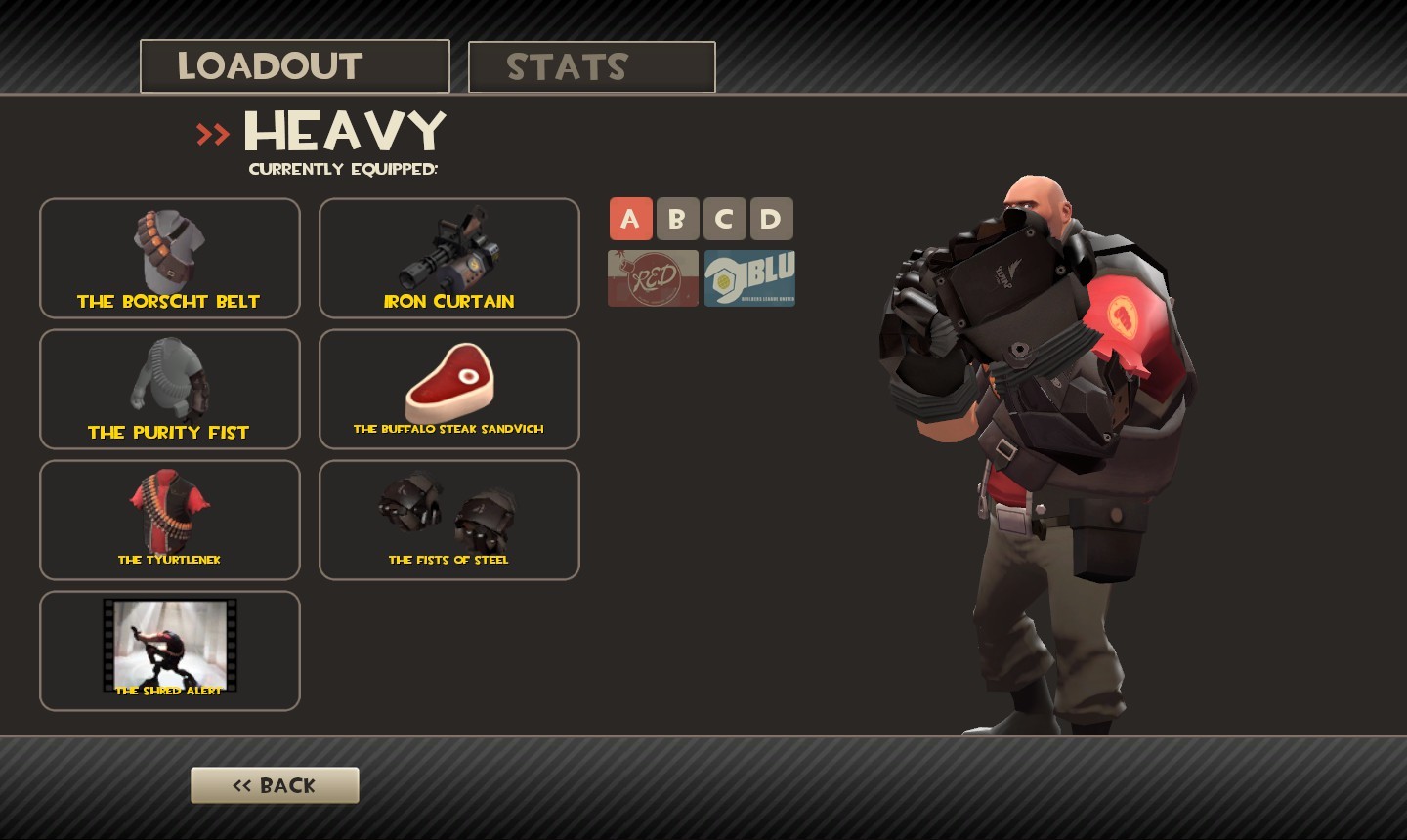
Task: Switch to loadout preset A
Action: (x=631, y=219)
